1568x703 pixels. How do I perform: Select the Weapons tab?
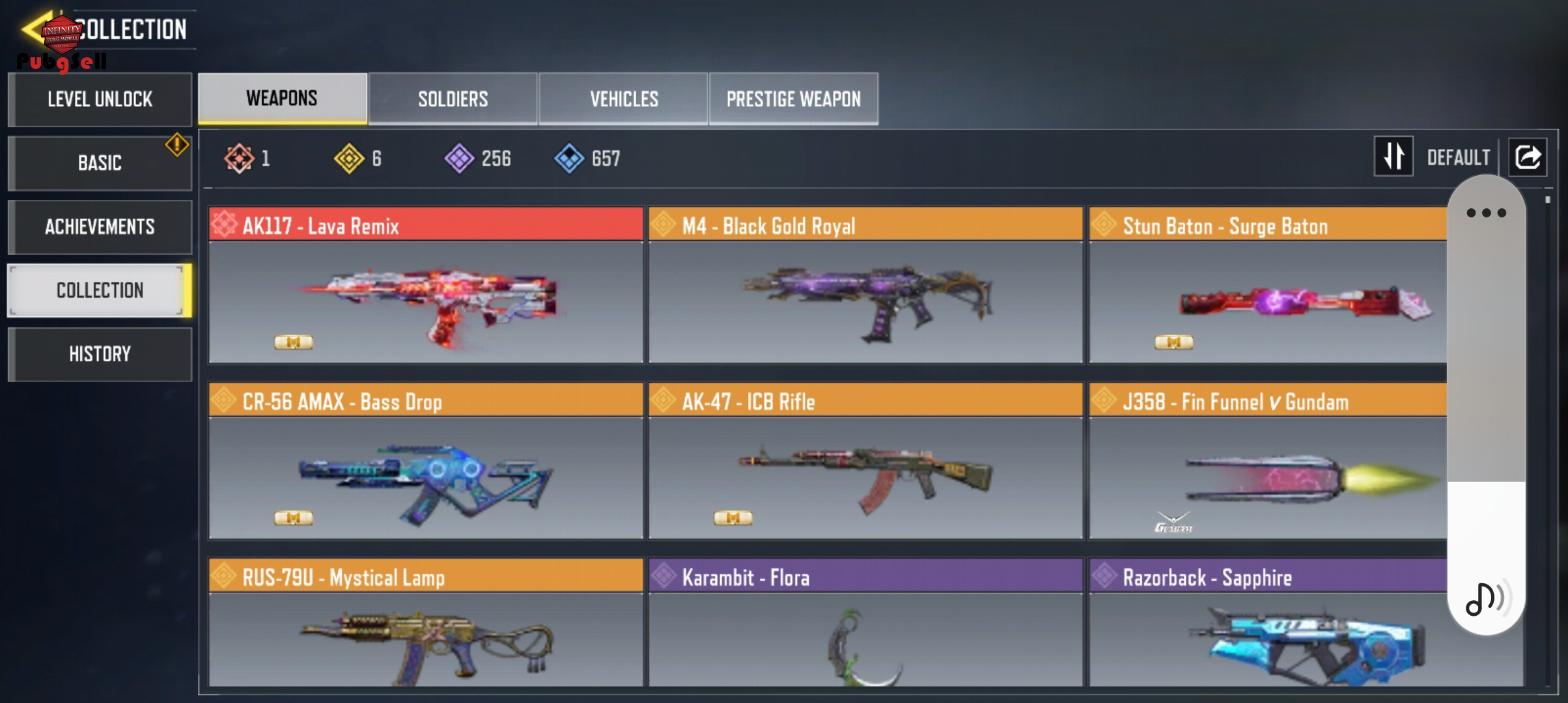pyautogui.click(x=282, y=98)
